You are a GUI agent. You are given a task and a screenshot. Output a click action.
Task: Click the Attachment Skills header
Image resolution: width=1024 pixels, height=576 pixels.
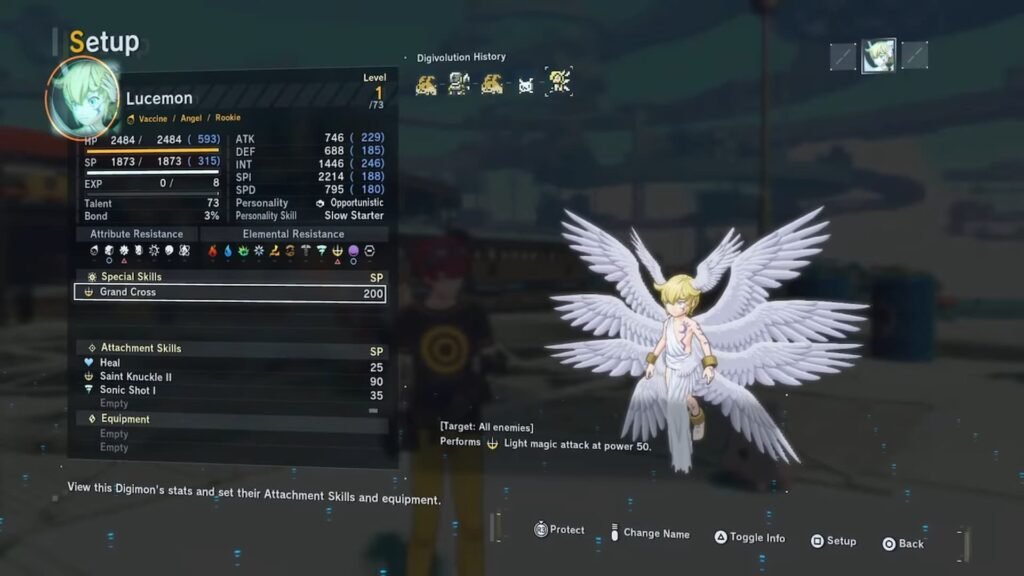point(140,348)
